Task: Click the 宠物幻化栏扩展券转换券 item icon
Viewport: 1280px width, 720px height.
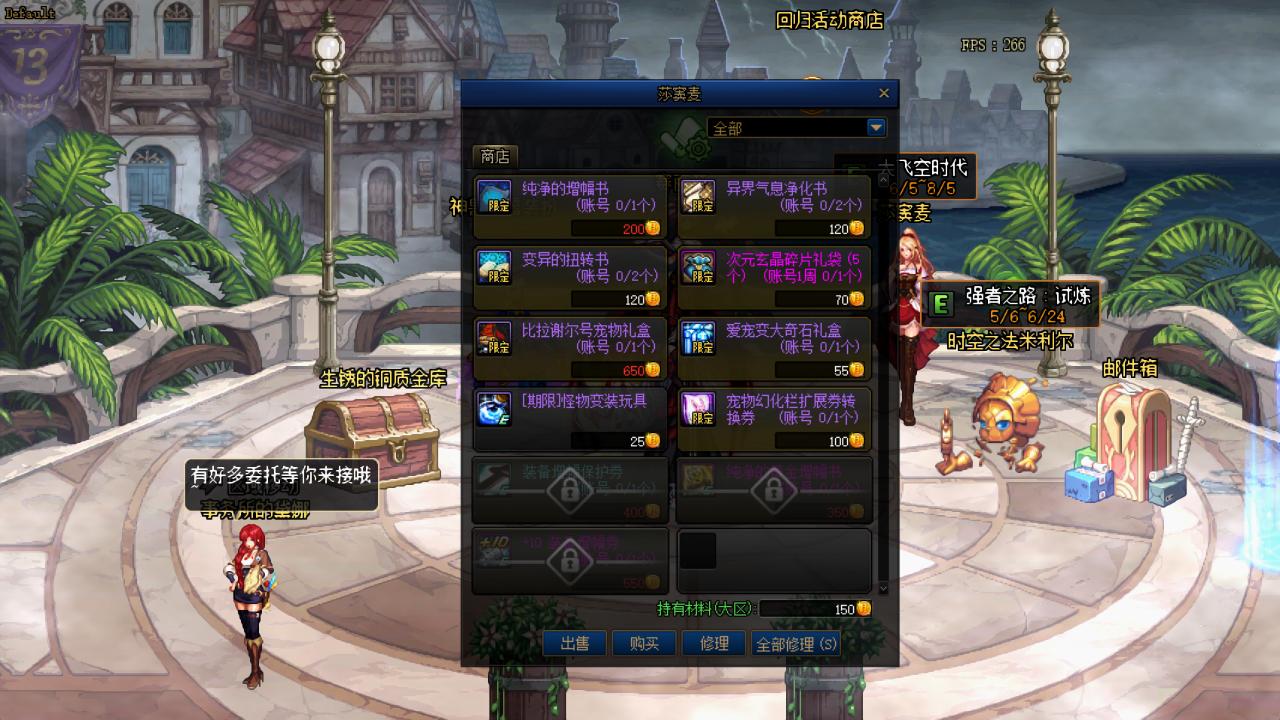Action: [x=699, y=412]
